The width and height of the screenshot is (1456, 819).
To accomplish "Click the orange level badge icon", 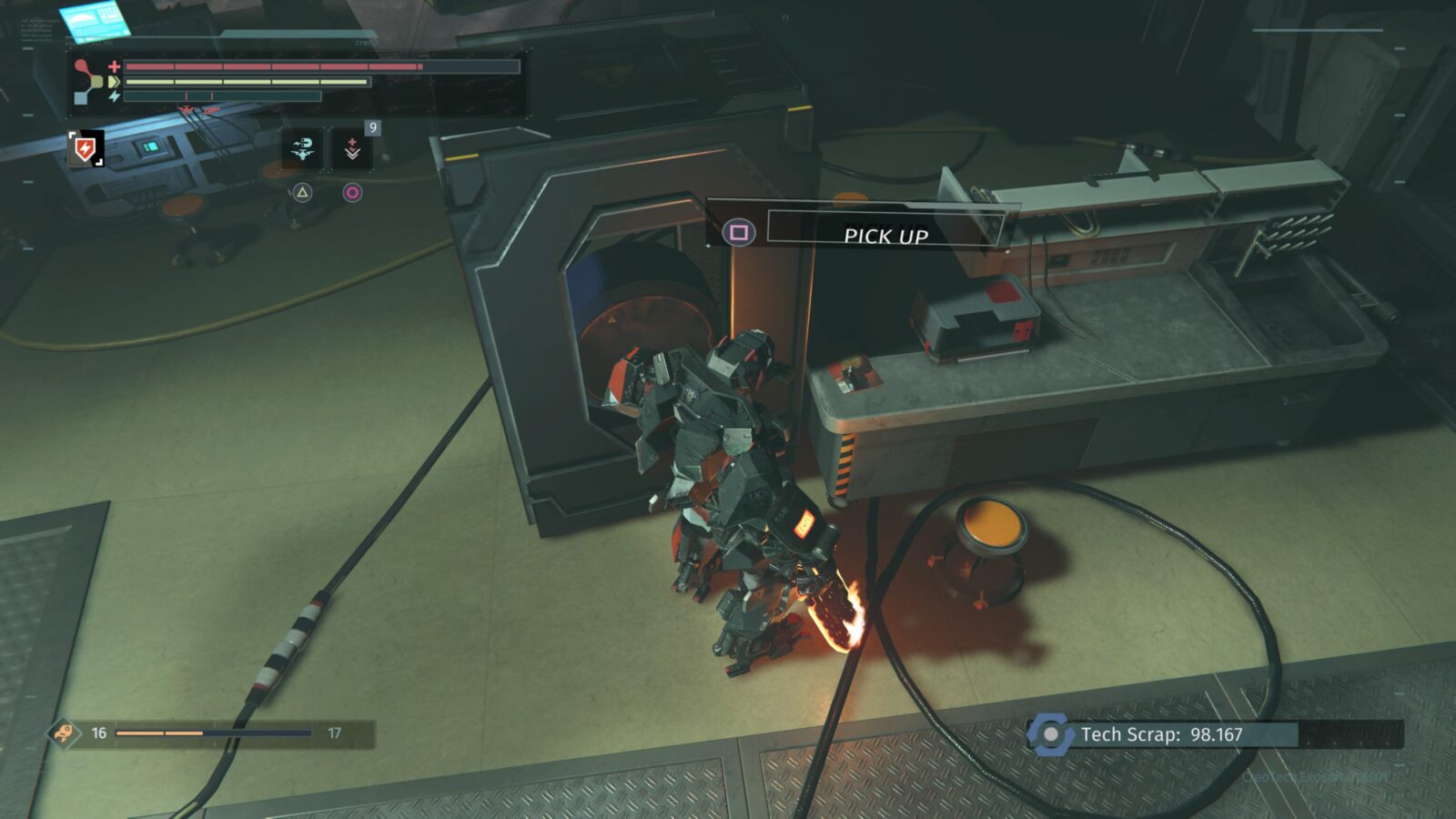I will (x=64, y=733).
